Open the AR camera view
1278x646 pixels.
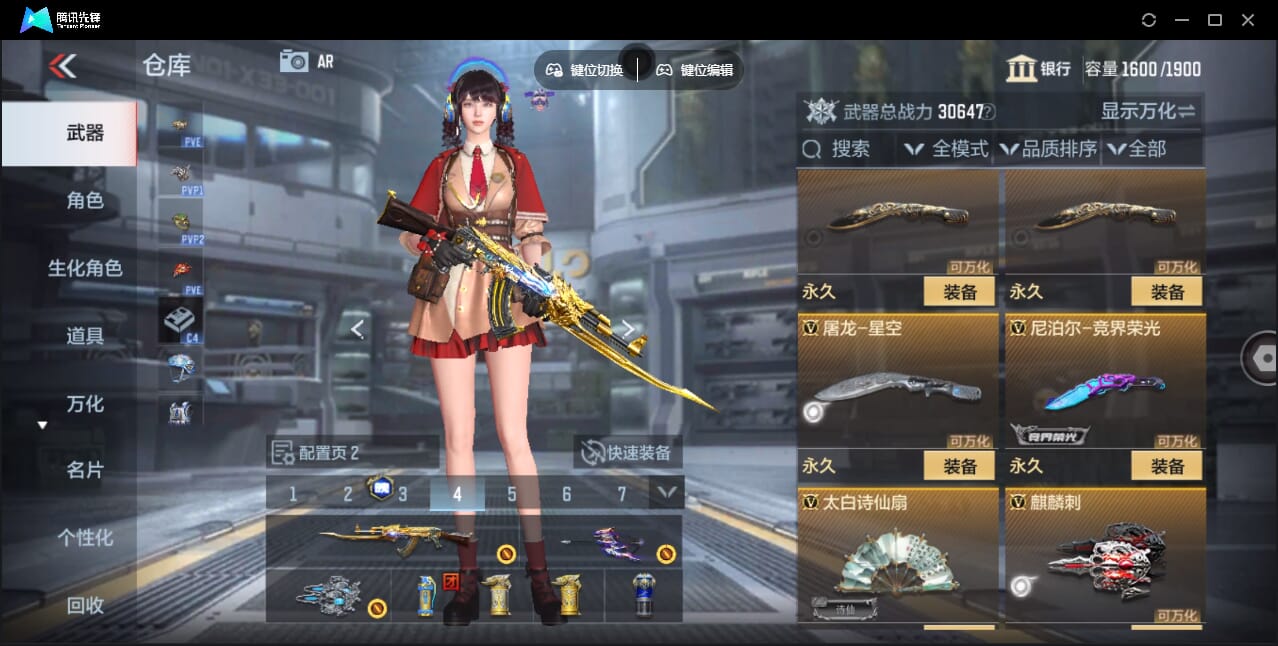pos(306,61)
